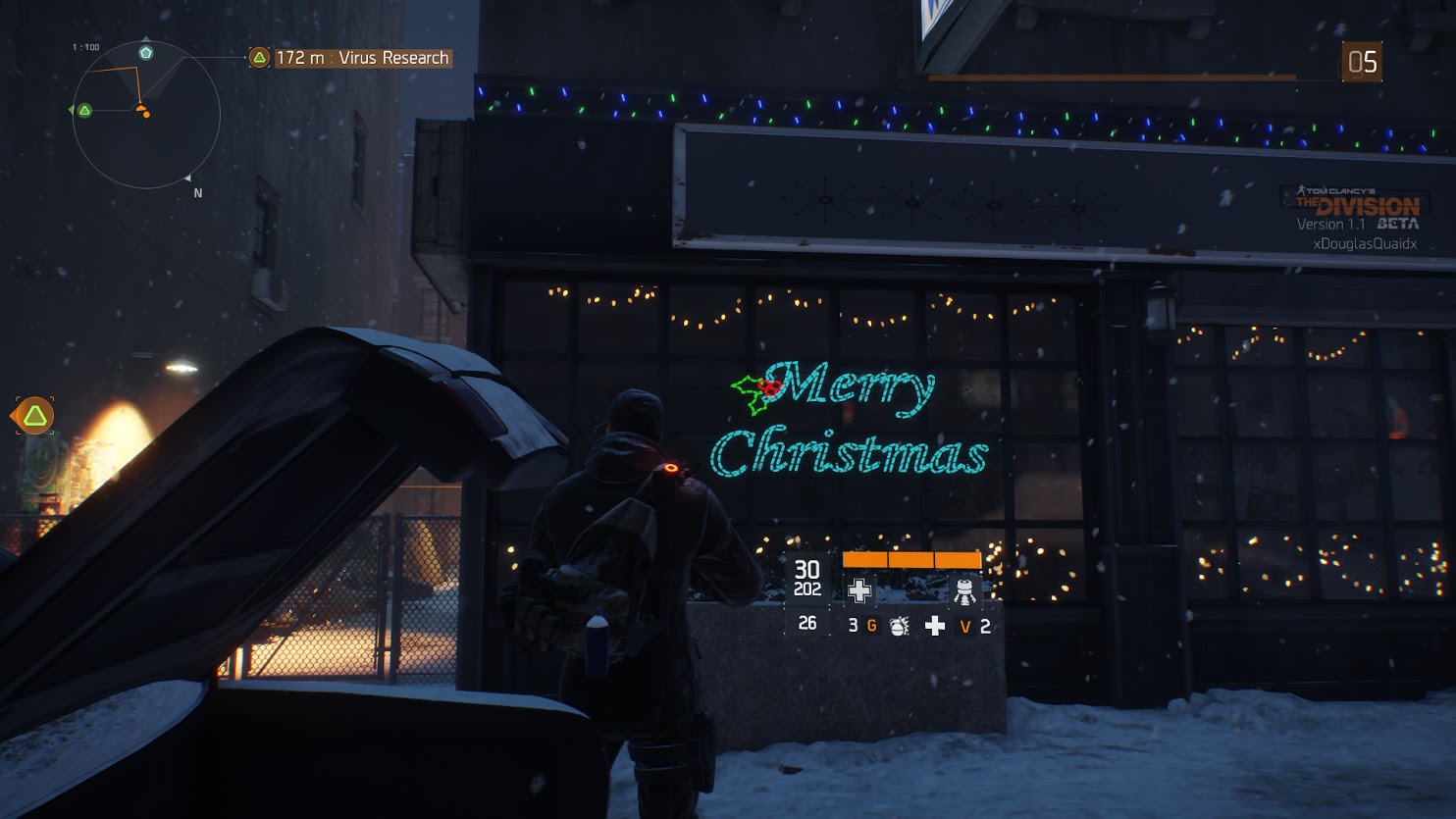Select the grenade icon

pyautogui.click(x=899, y=626)
